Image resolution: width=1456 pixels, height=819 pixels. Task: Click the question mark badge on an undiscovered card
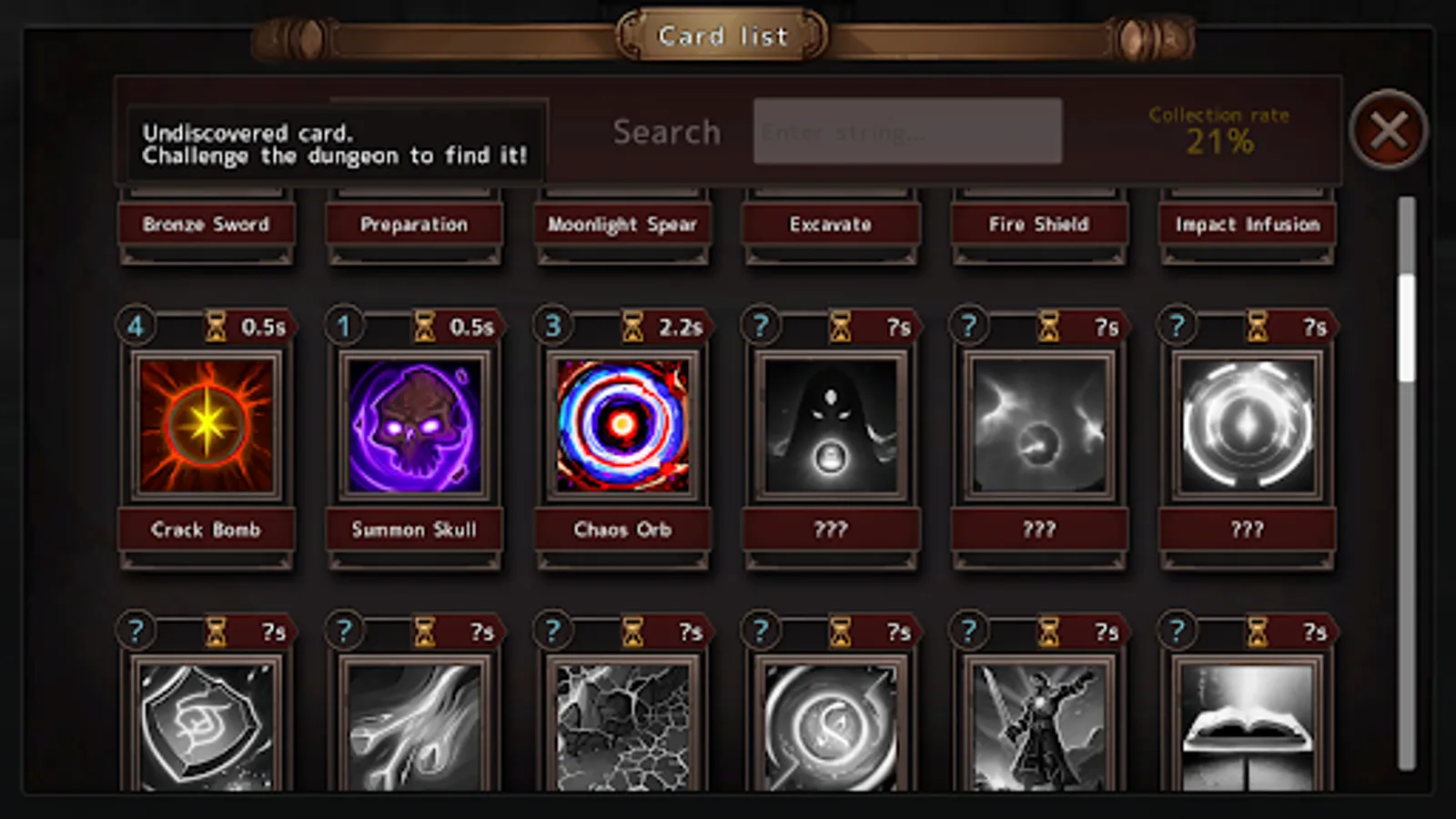(760, 326)
